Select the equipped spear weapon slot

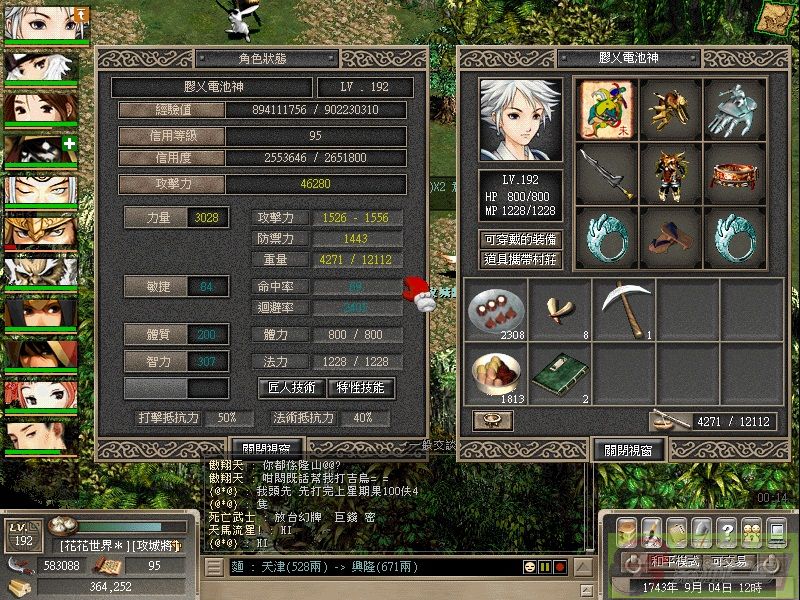pyautogui.click(x=606, y=173)
